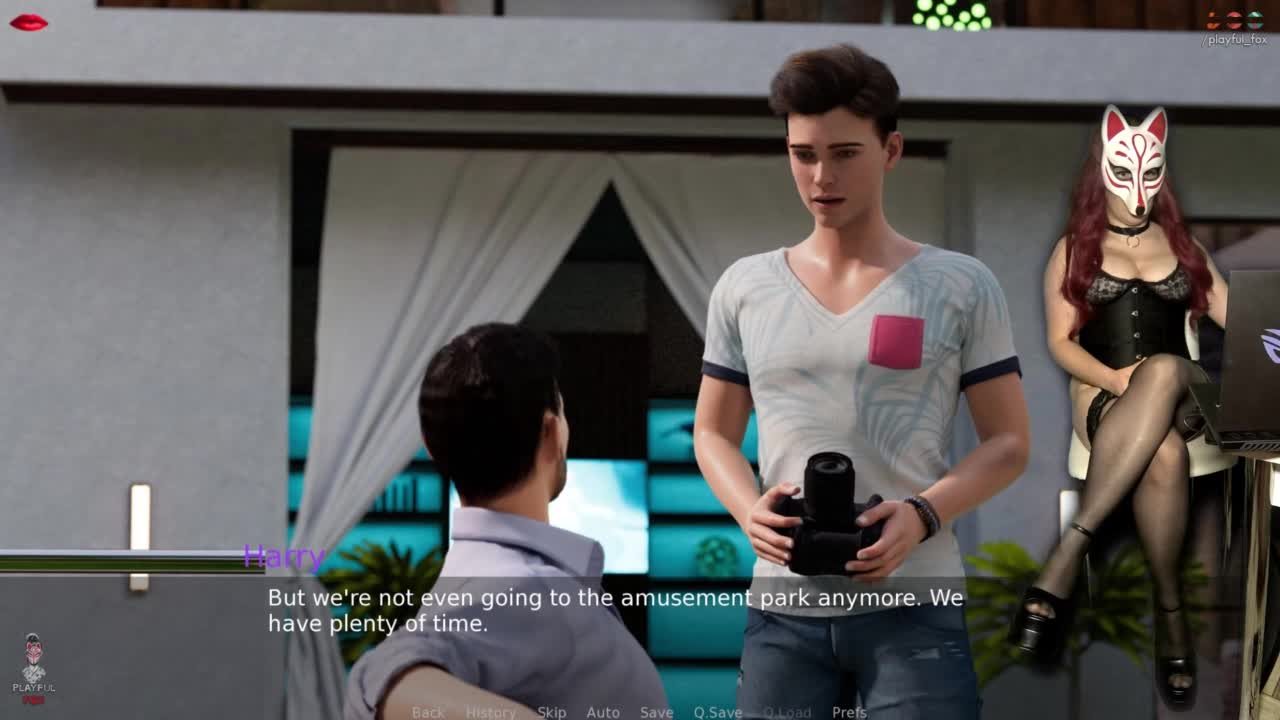Open the dialogue History log

click(x=490, y=712)
